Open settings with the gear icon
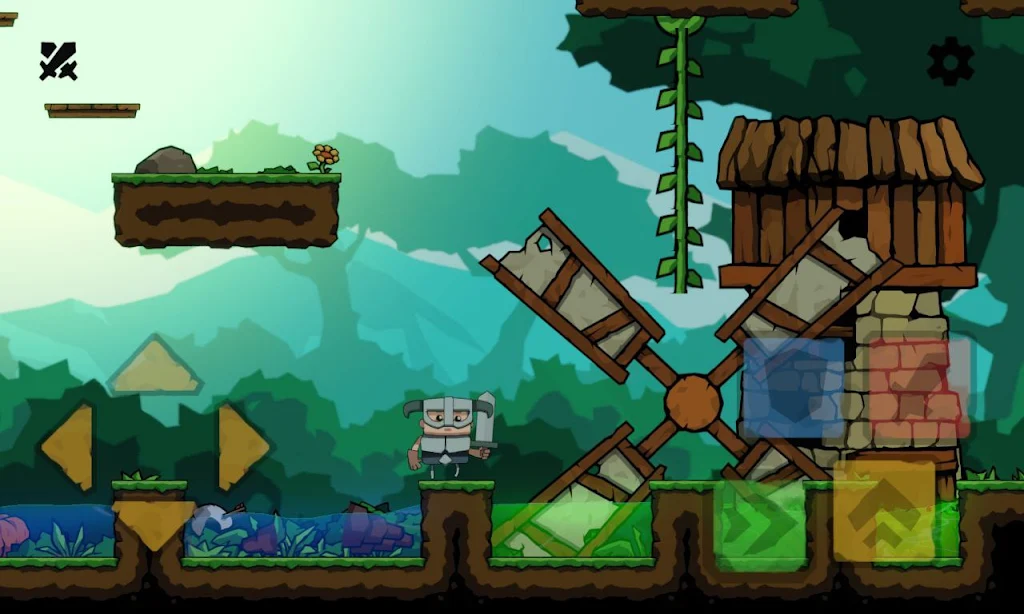This screenshot has height=614, width=1024. click(950, 61)
